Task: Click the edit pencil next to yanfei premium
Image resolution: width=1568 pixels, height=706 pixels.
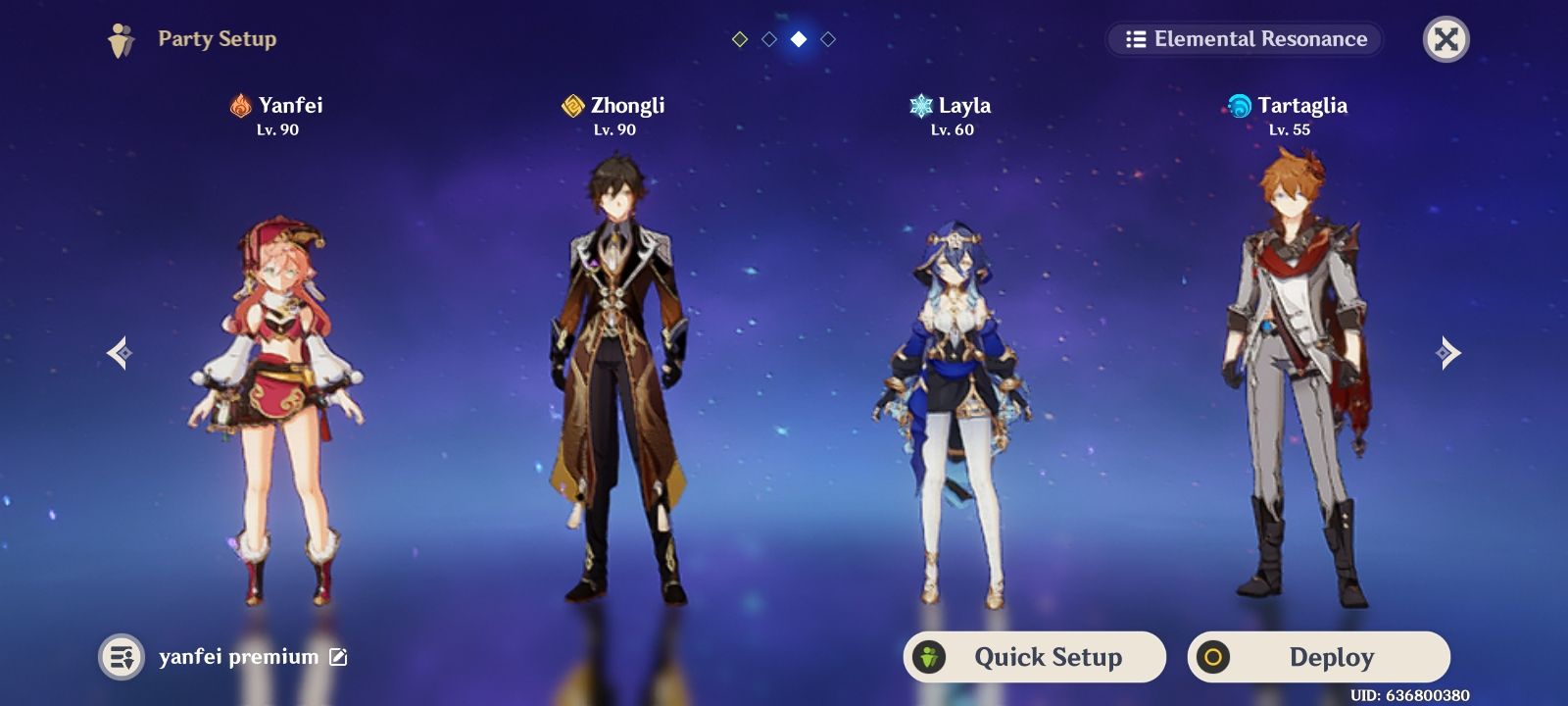Action: click(338, 657)
